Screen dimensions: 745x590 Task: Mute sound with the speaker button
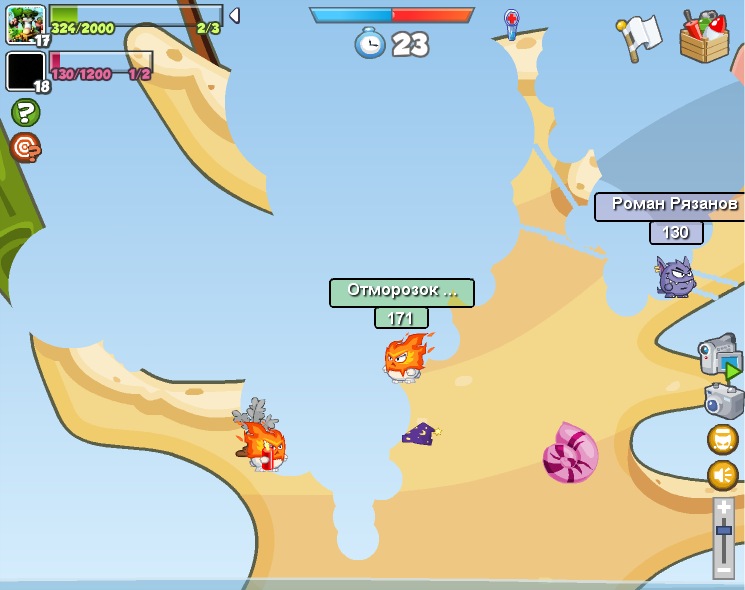click(x=722, y=474)
